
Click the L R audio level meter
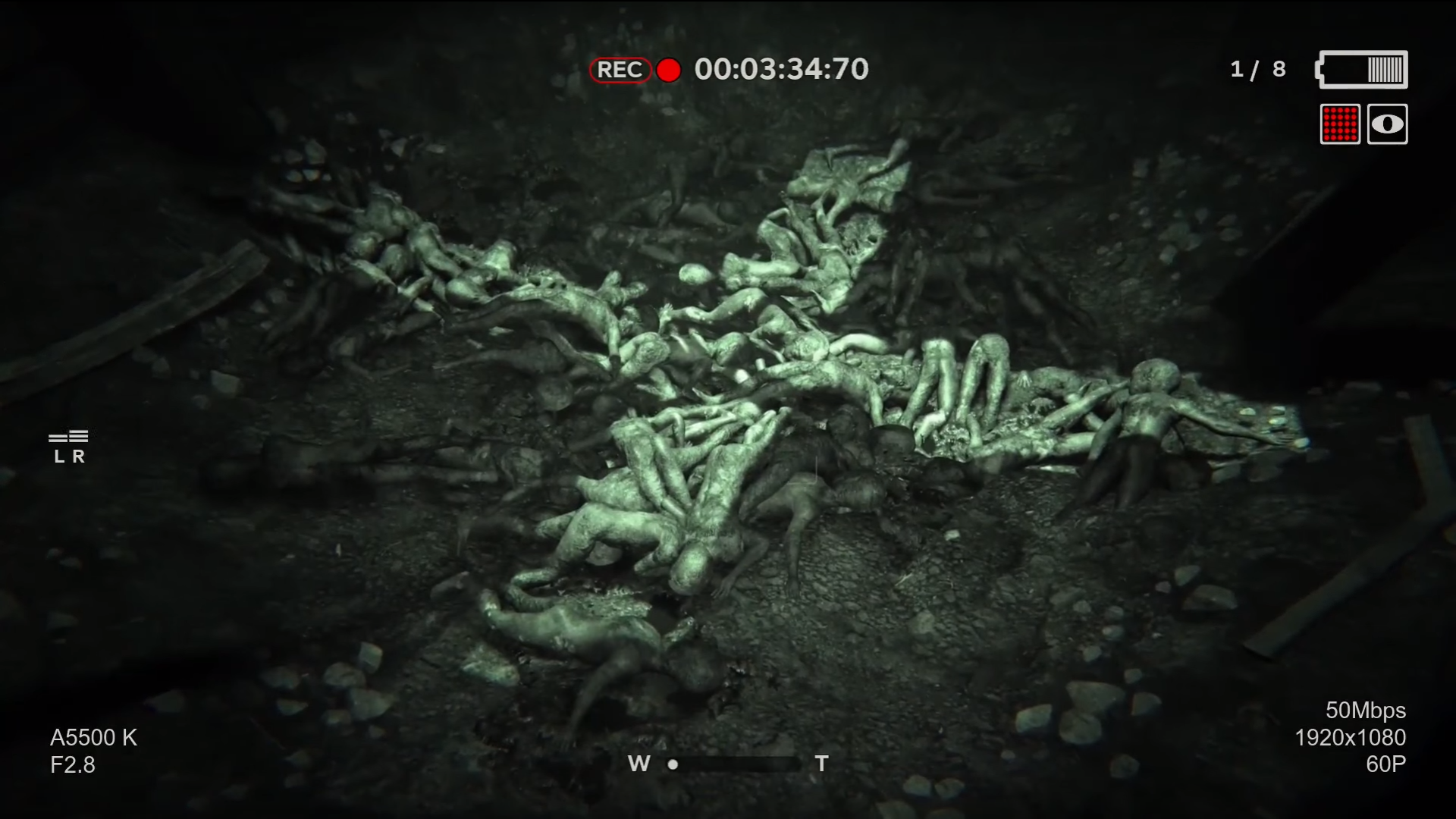click(69, 446)
